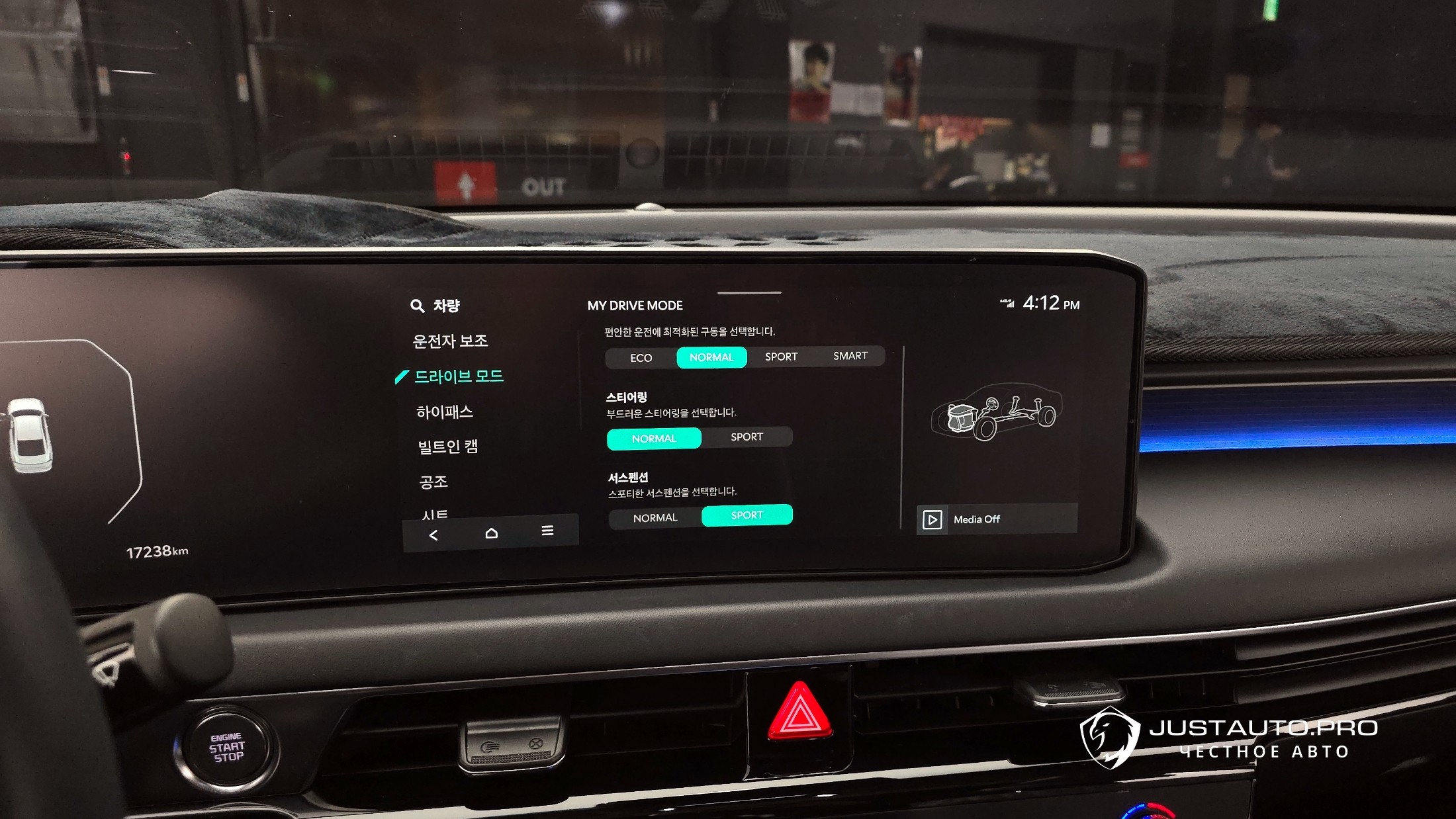Select the ECO drive mode

pos(641,358)
